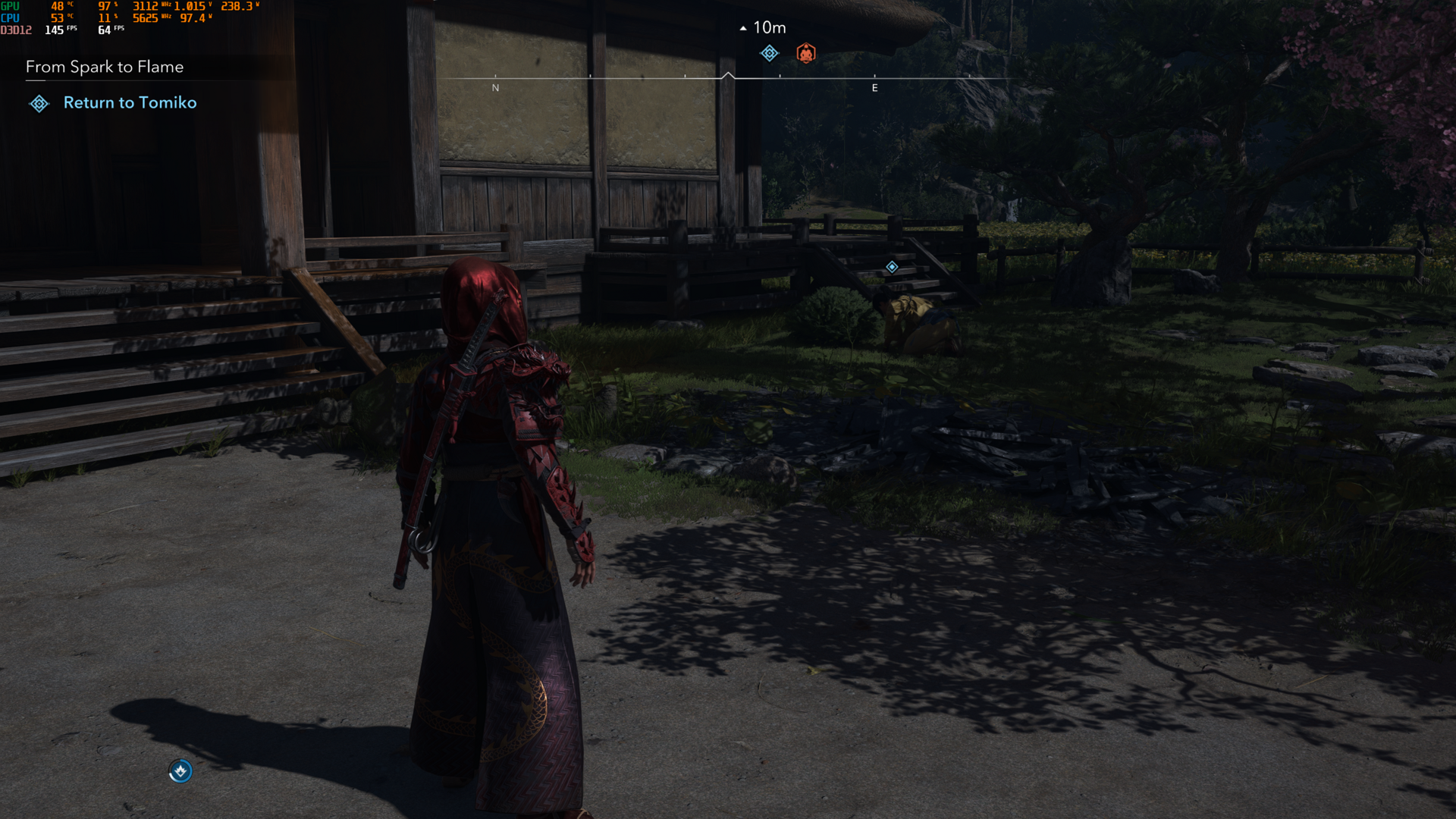
Task: Toggle the 145 FPS readout
Action: coord(54,29)
